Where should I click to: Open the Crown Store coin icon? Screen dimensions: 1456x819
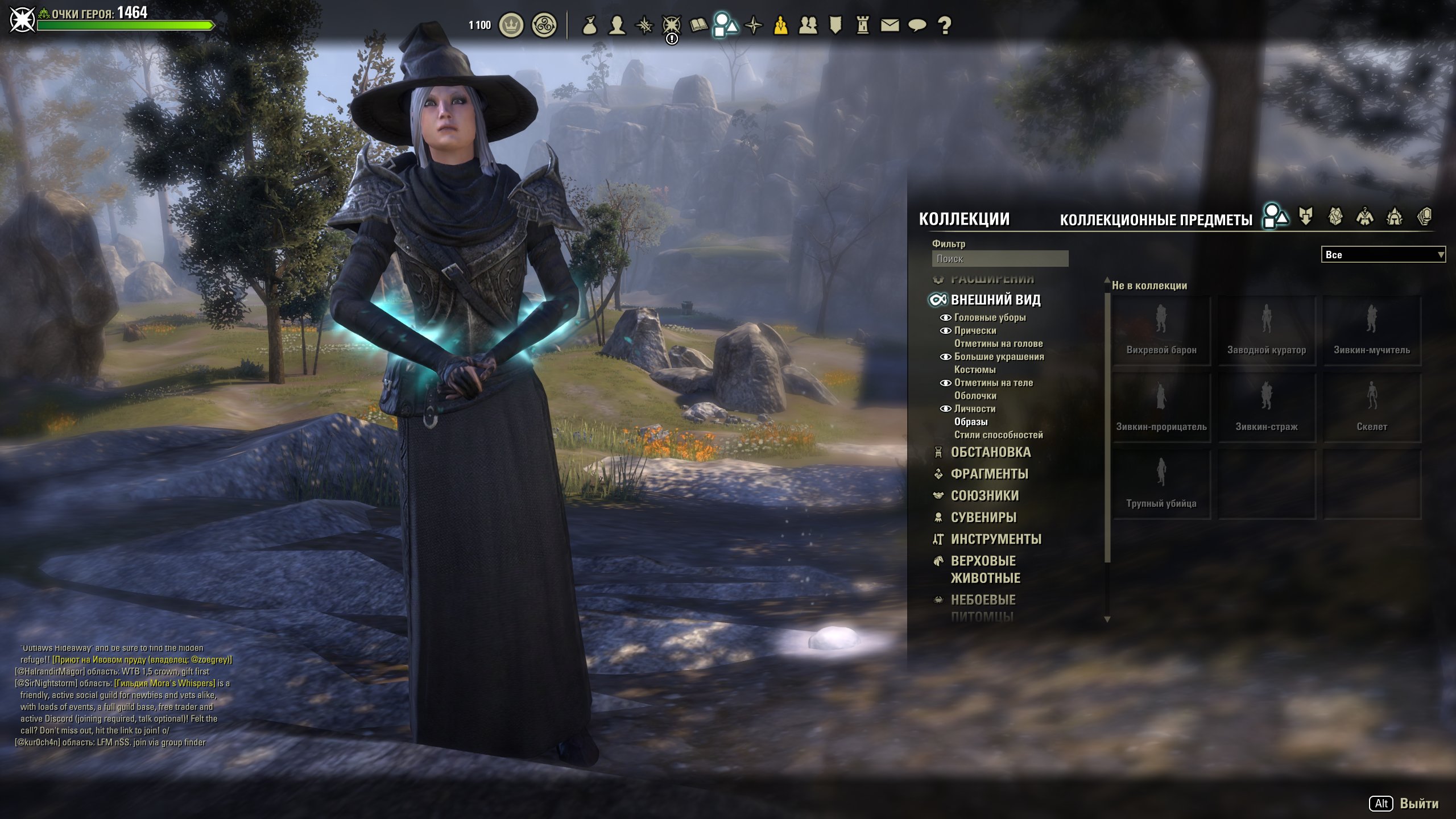(x=511, y=26)
